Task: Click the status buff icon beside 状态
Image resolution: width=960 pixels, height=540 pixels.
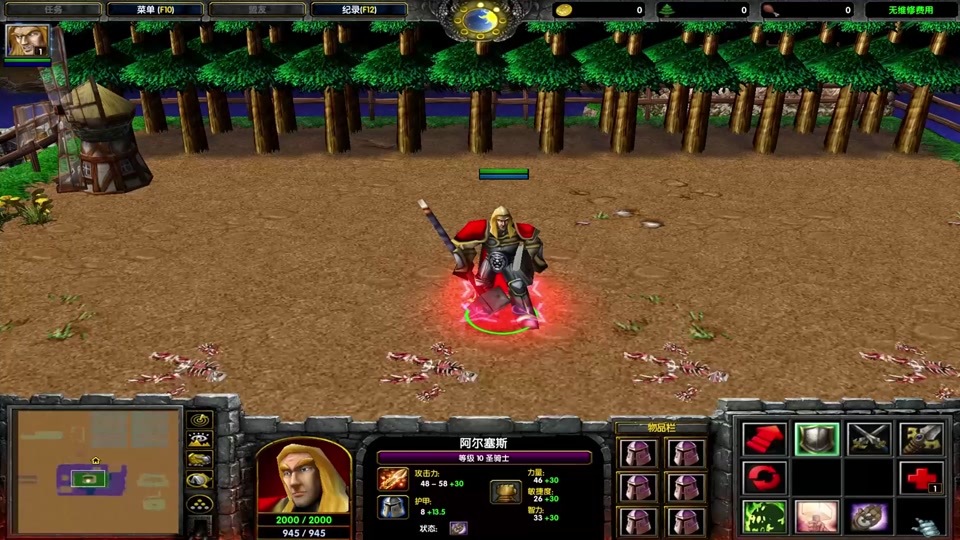Action: [x=458, y=527]
